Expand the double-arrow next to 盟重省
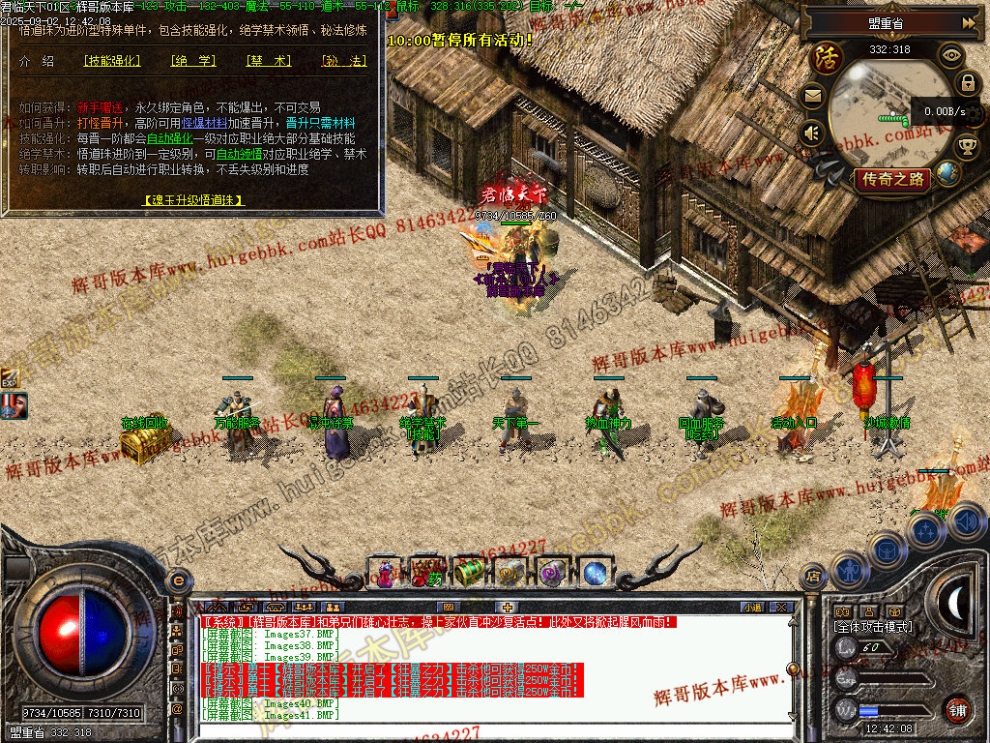Screen dimensions: 990x743 (x=968, y=22)
